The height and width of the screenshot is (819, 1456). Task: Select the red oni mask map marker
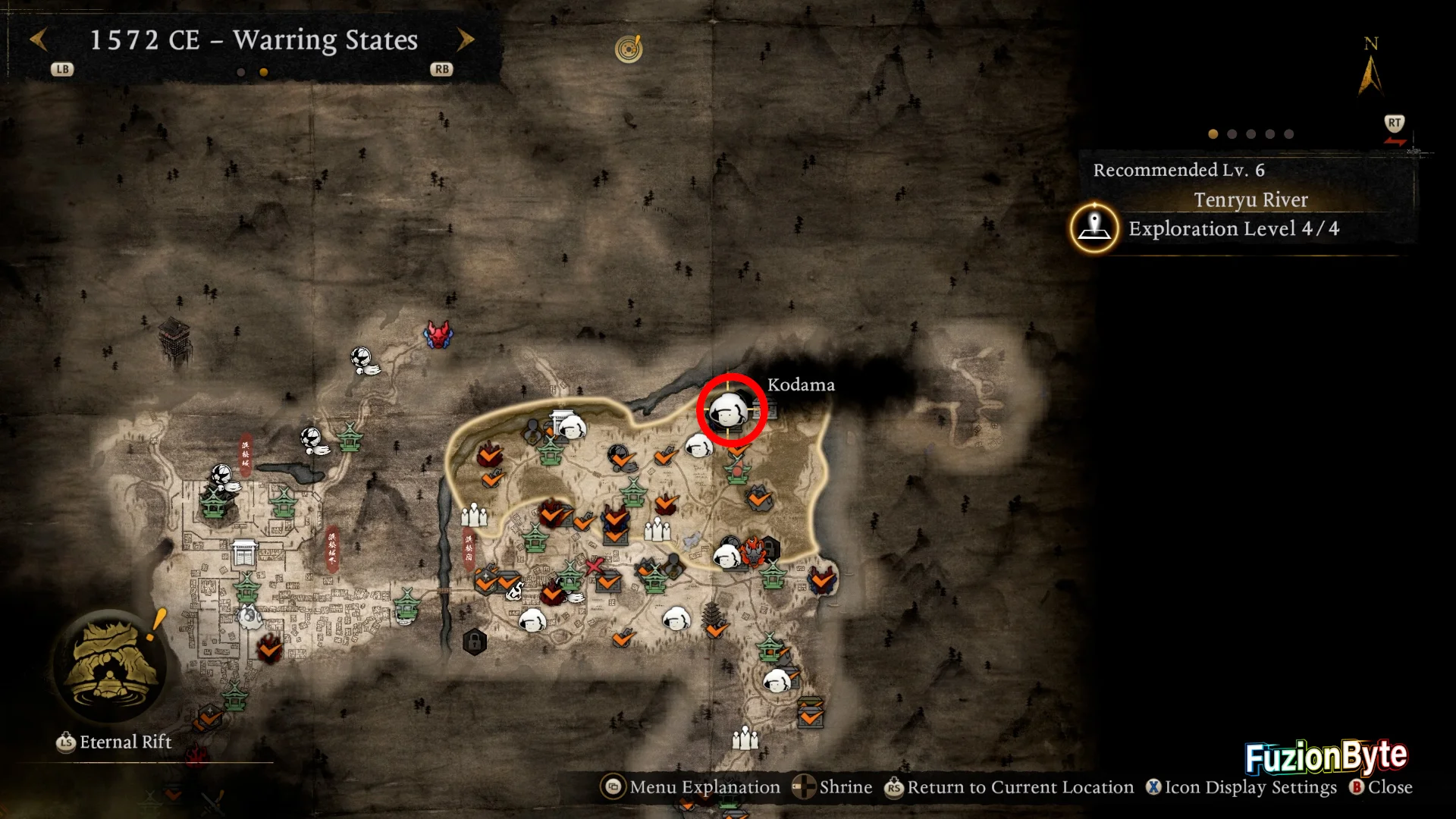(438, 334)
